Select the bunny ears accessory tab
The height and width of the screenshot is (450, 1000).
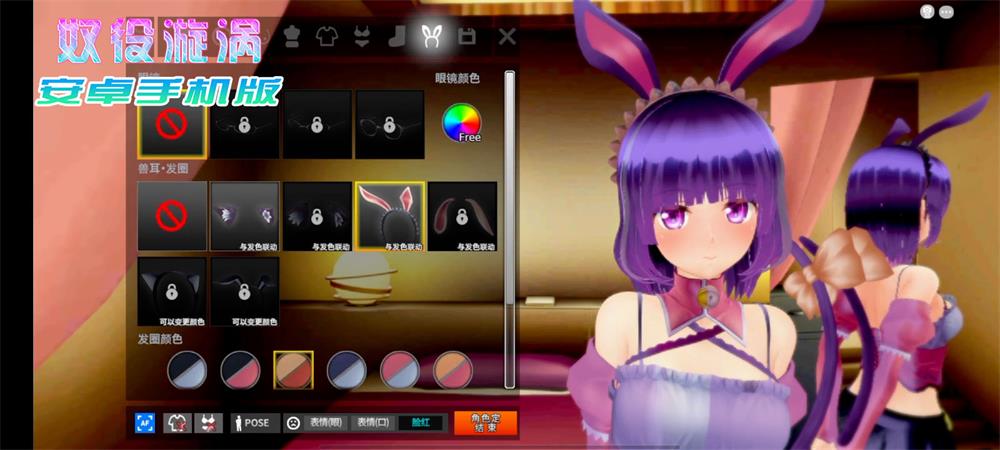432,37
